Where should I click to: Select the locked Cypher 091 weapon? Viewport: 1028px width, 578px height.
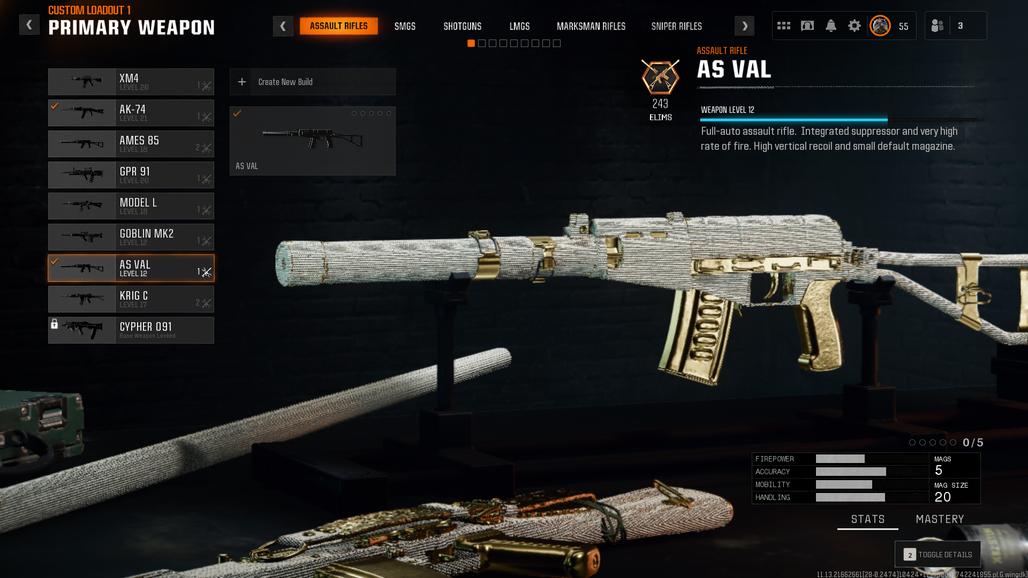[x=131, y=330]
